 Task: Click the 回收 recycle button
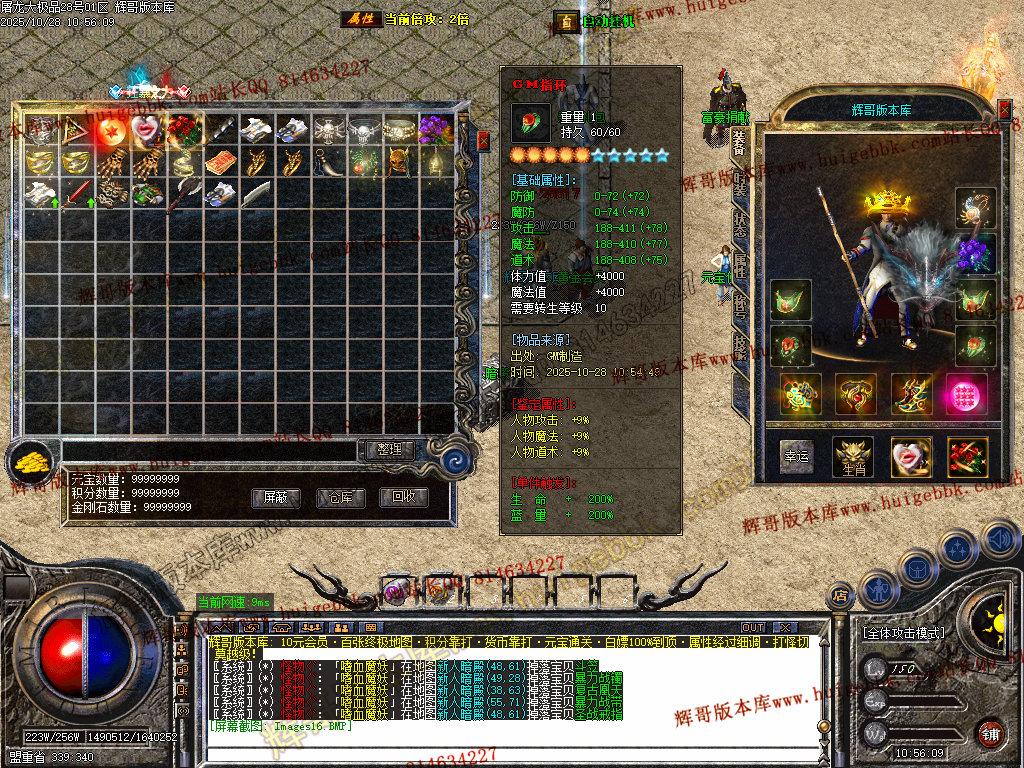point(404,497)
